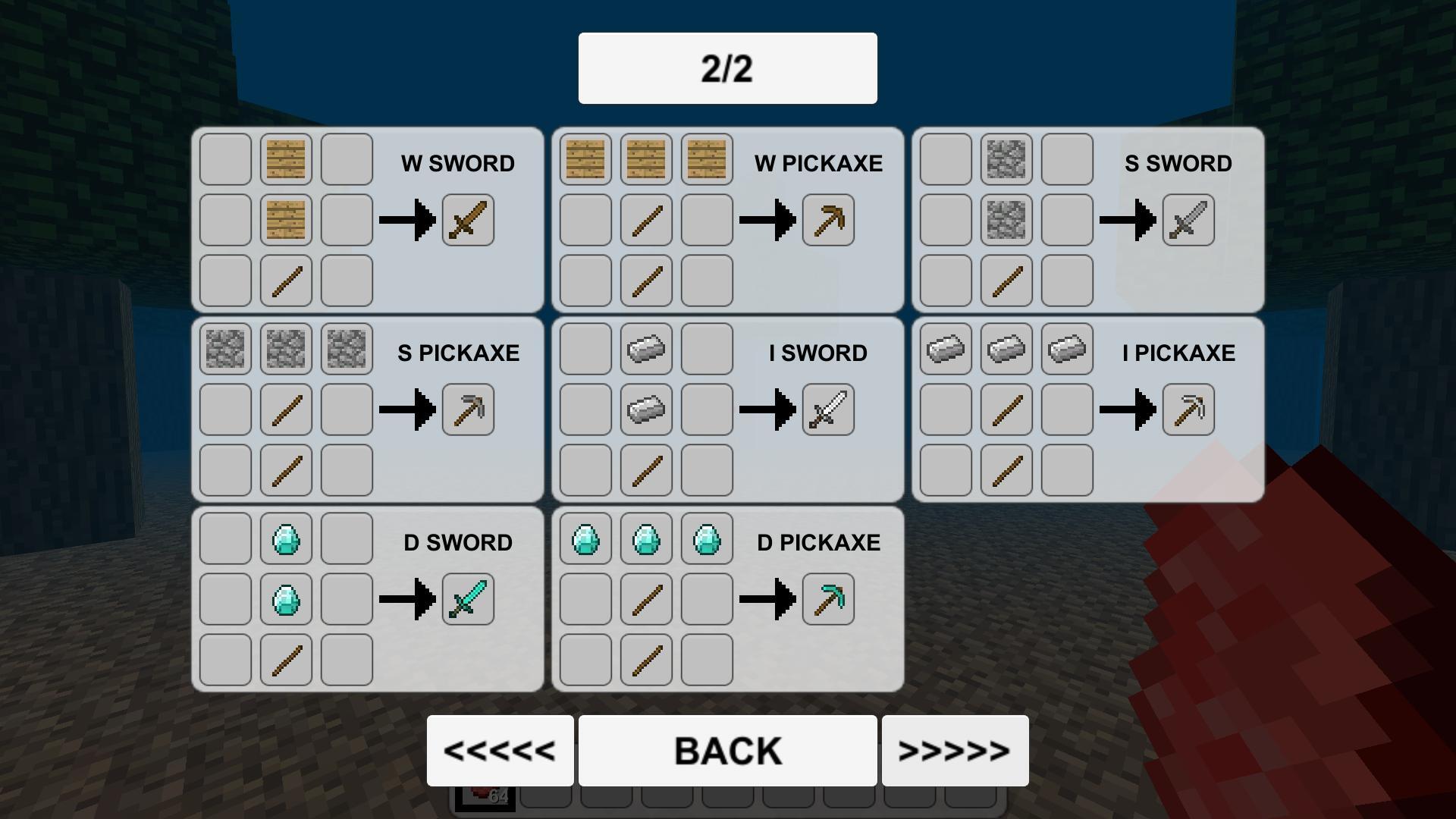Select the iron sword result icon
This screenshot has height=819, width=1456.
[827, 409]
